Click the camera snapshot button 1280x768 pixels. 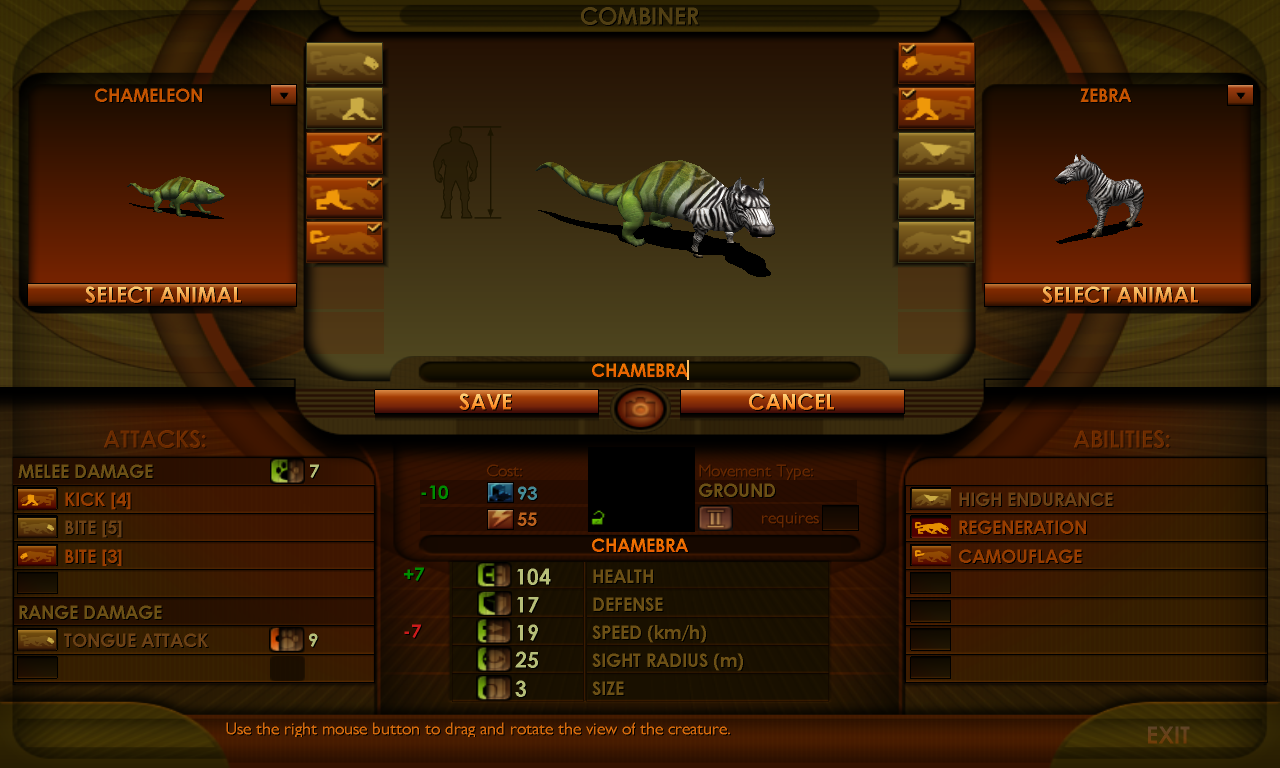[640, 408]
